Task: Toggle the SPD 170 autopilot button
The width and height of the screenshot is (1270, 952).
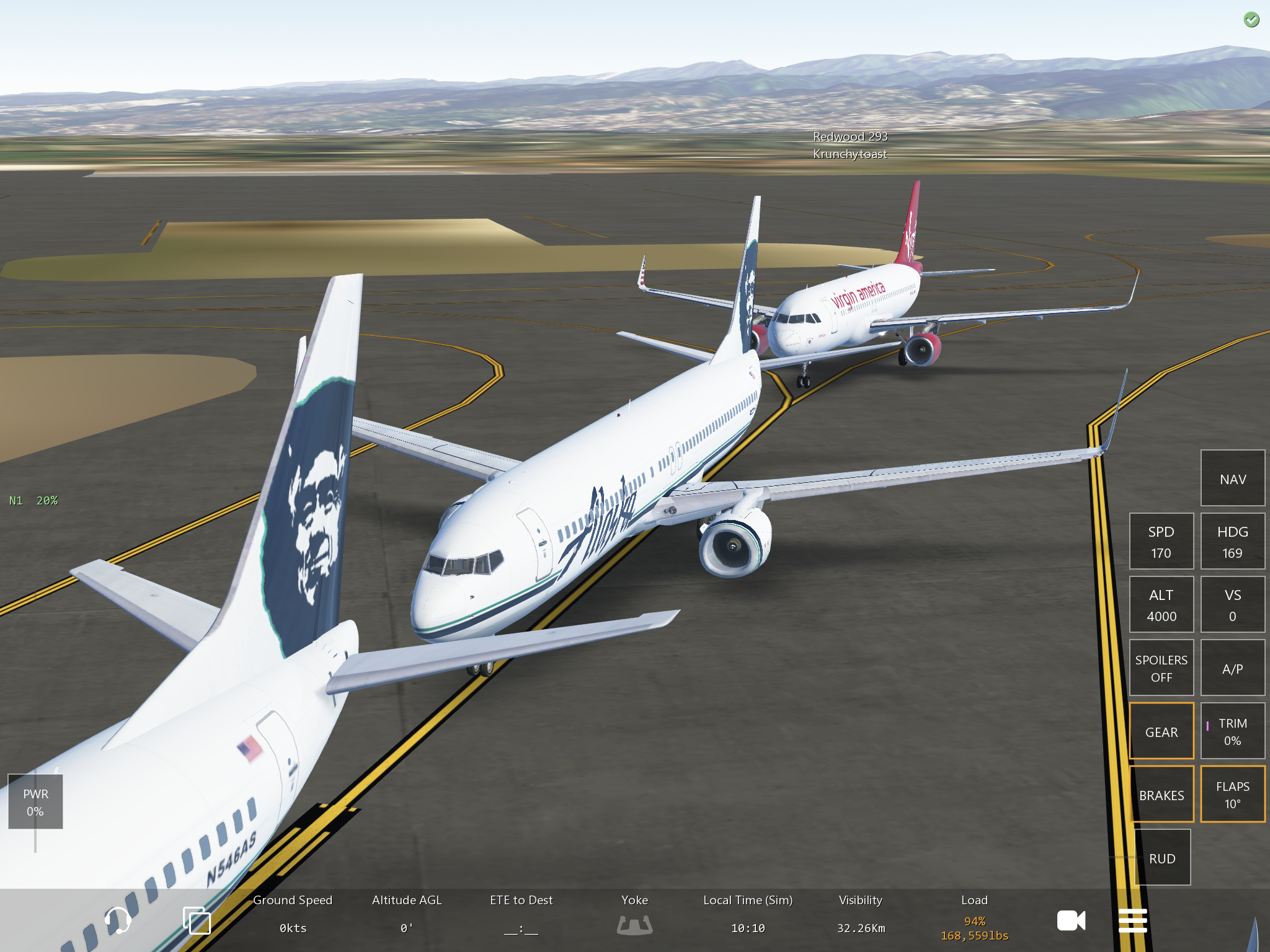Action: tap(1161, 542)
